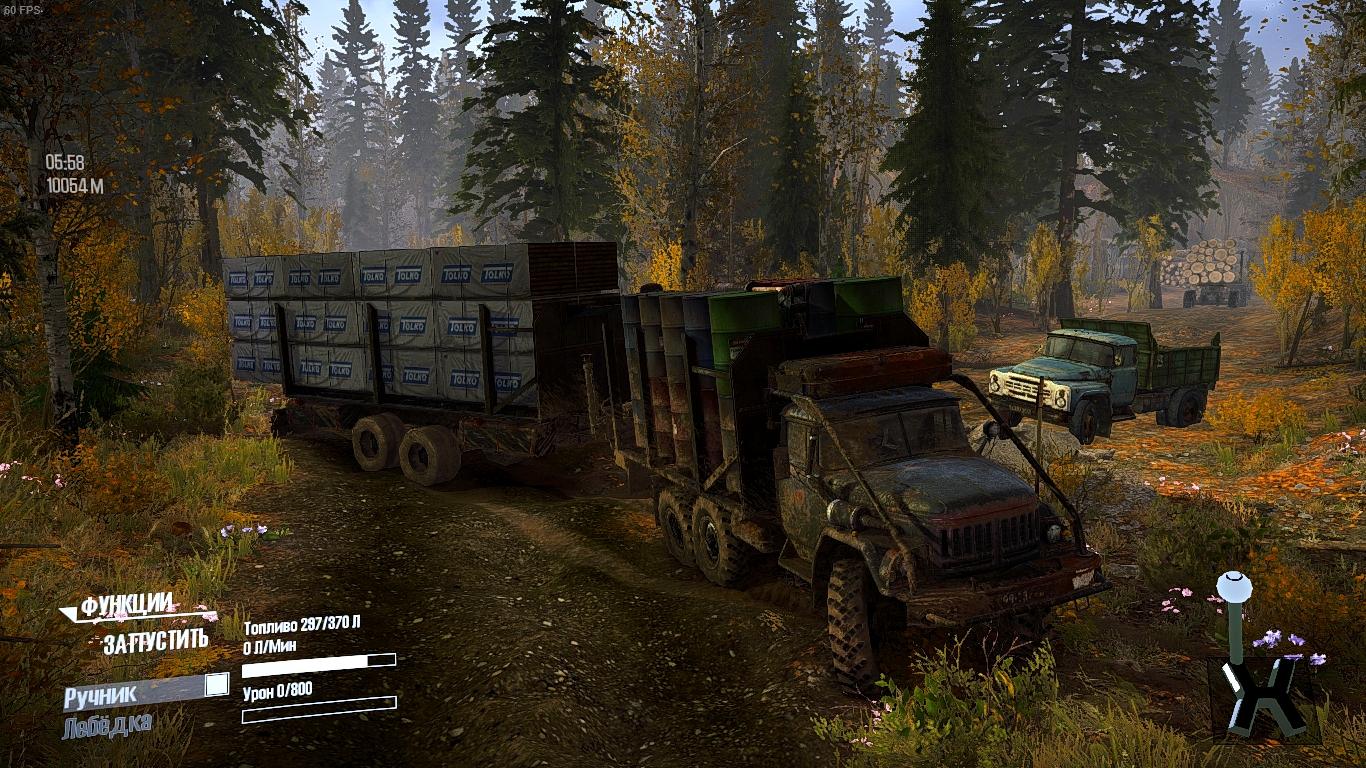Viewport: 1366px width, 768px height.
Task: Choose the Лебёдка winch option
Action: click(107, 725)
